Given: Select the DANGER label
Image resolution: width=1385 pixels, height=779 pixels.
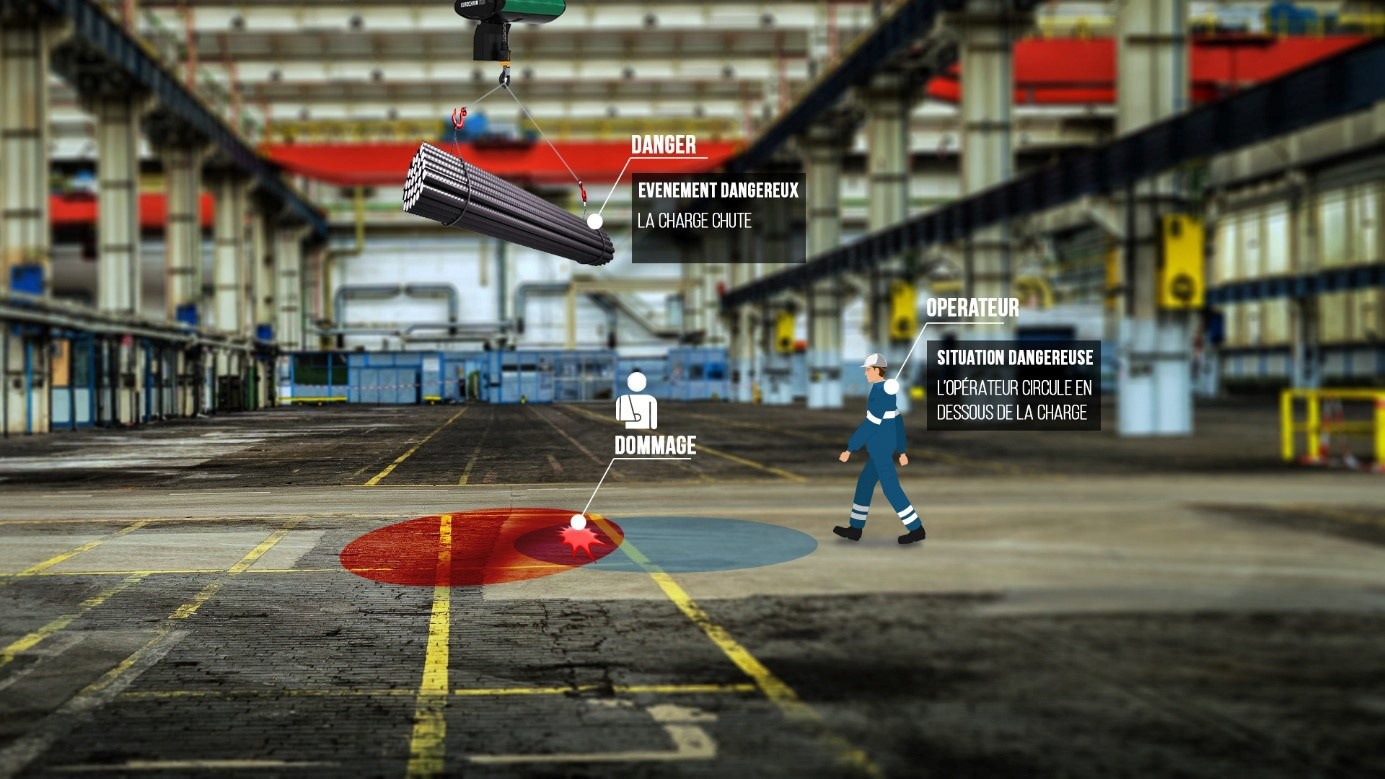Looking at the screenshot, I should (663, 145).
